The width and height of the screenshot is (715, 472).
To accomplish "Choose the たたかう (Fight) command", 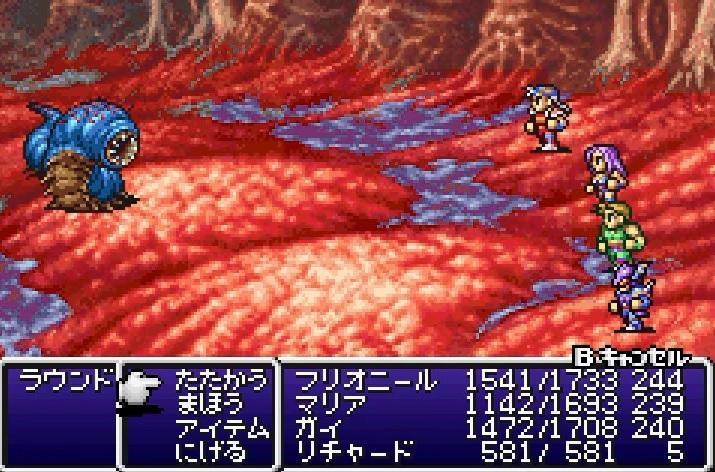I will point(221,381).
